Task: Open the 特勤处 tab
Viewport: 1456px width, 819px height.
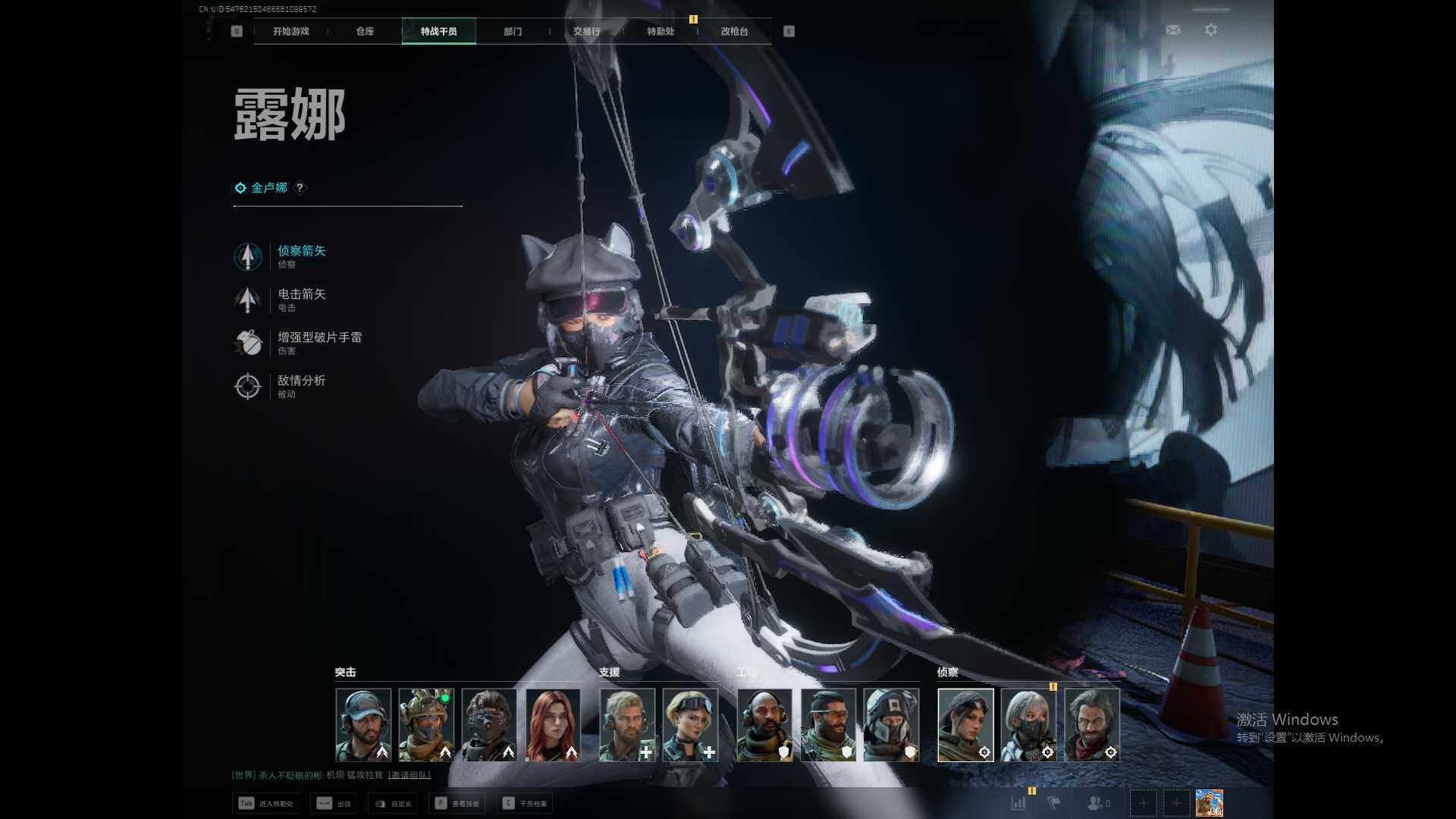Action: [x=661, y=31]
